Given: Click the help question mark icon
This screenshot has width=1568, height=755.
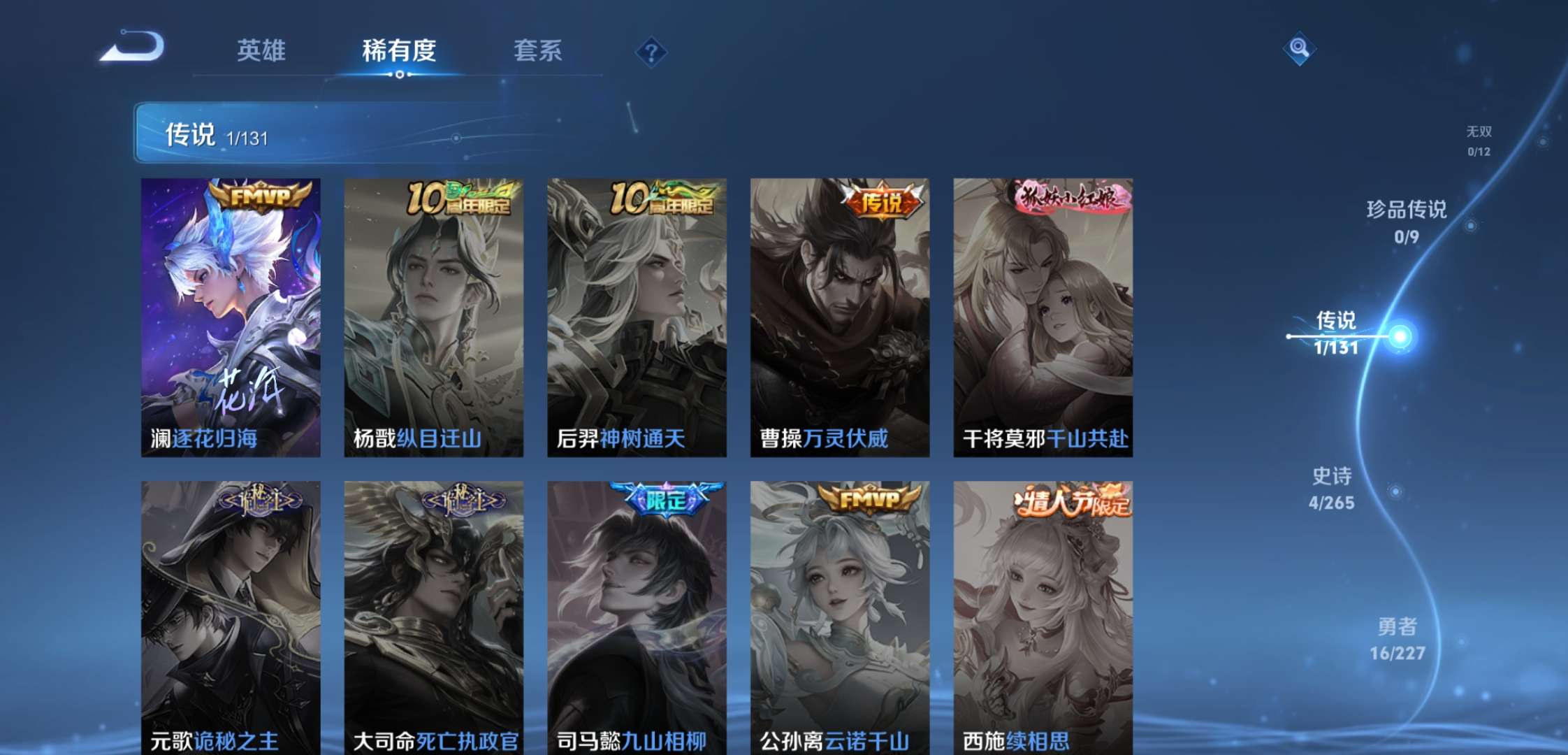Looking at the screenshot, I should coord(650,50).
